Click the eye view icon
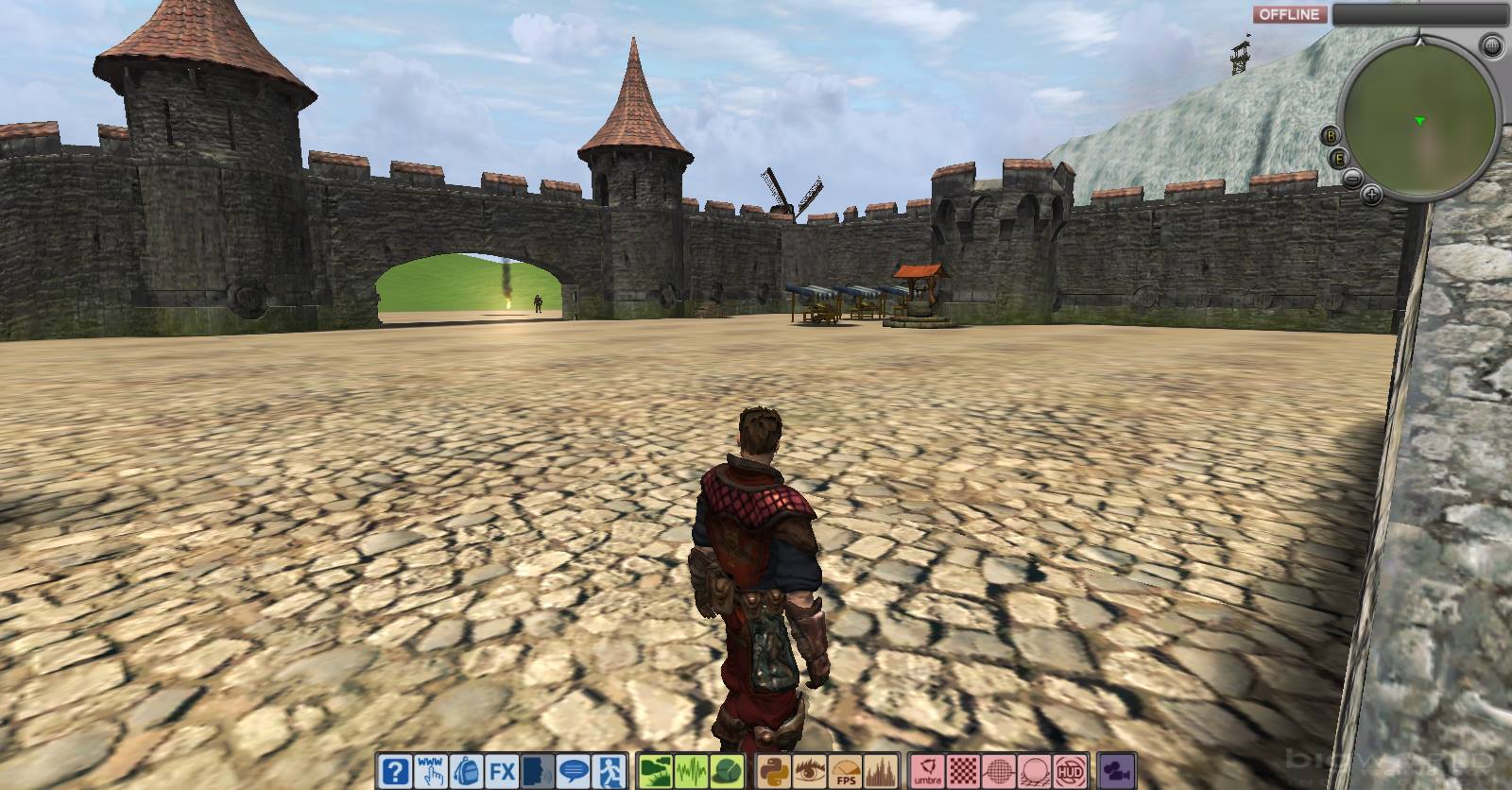1512x790 pixels. (x=812, y=770)
